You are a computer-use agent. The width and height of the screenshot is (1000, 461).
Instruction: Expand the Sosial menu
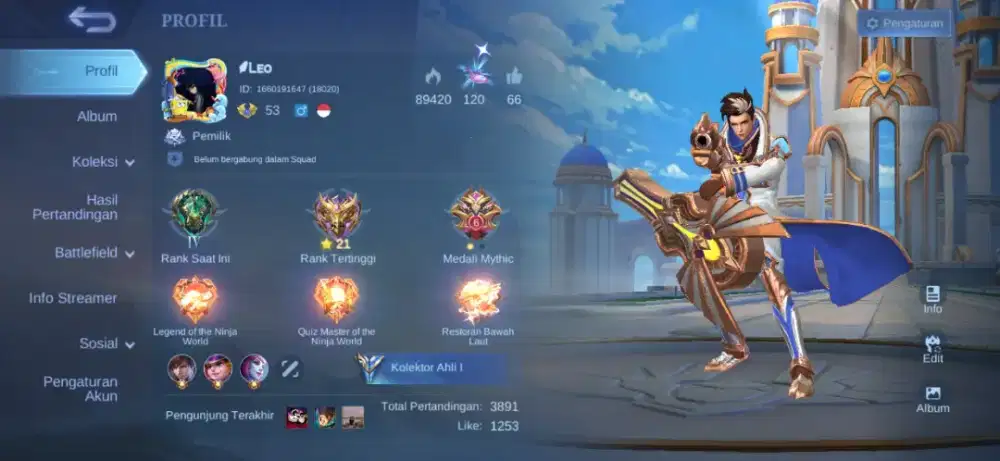click(x=106, y=344)
